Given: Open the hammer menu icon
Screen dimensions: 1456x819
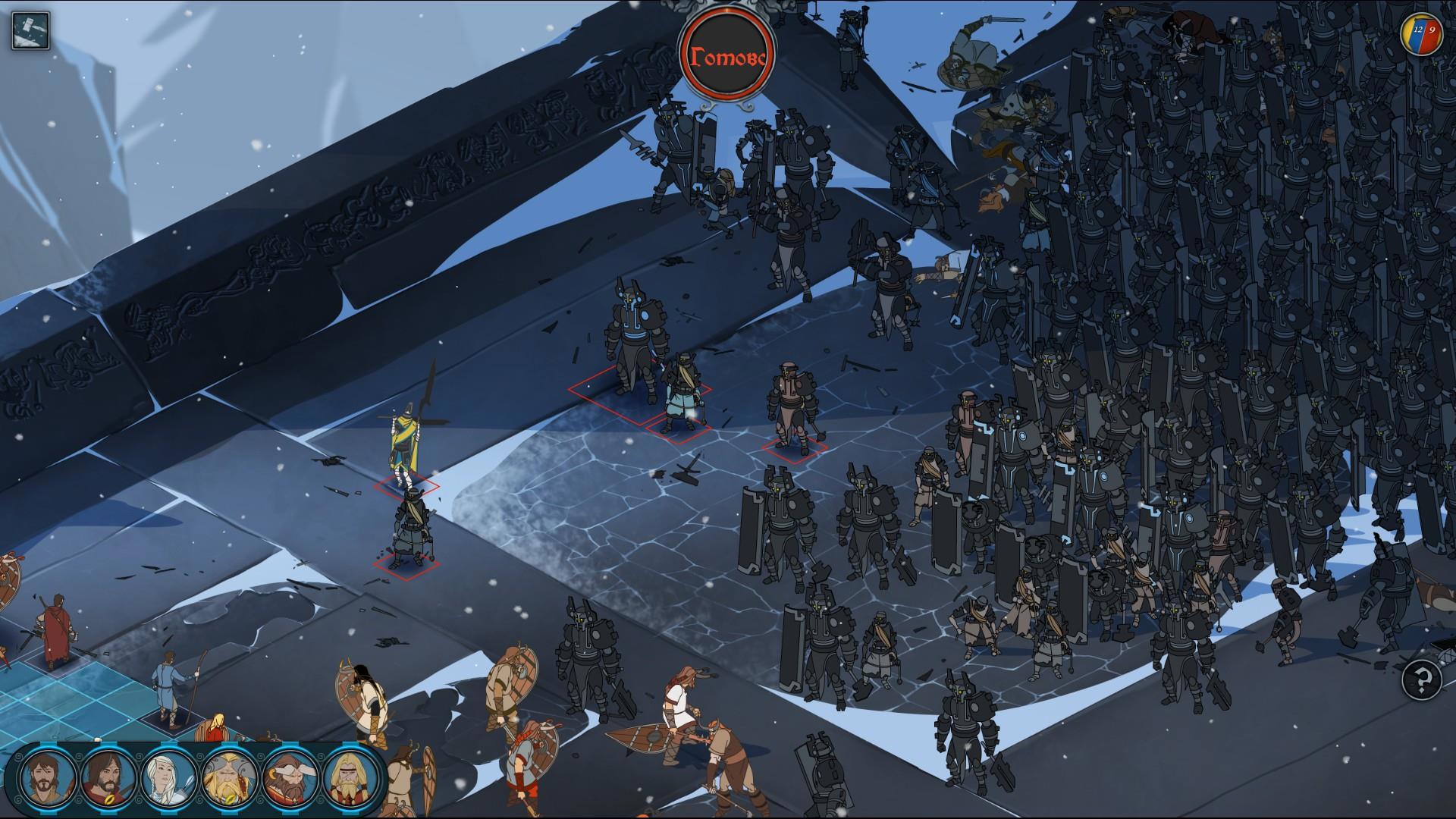Looking at the screenshot, I should coord(30,31).
